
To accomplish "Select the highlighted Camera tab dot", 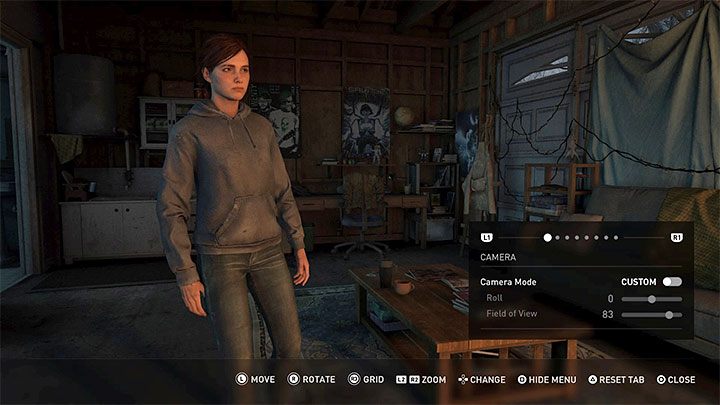I will [548, 238].
